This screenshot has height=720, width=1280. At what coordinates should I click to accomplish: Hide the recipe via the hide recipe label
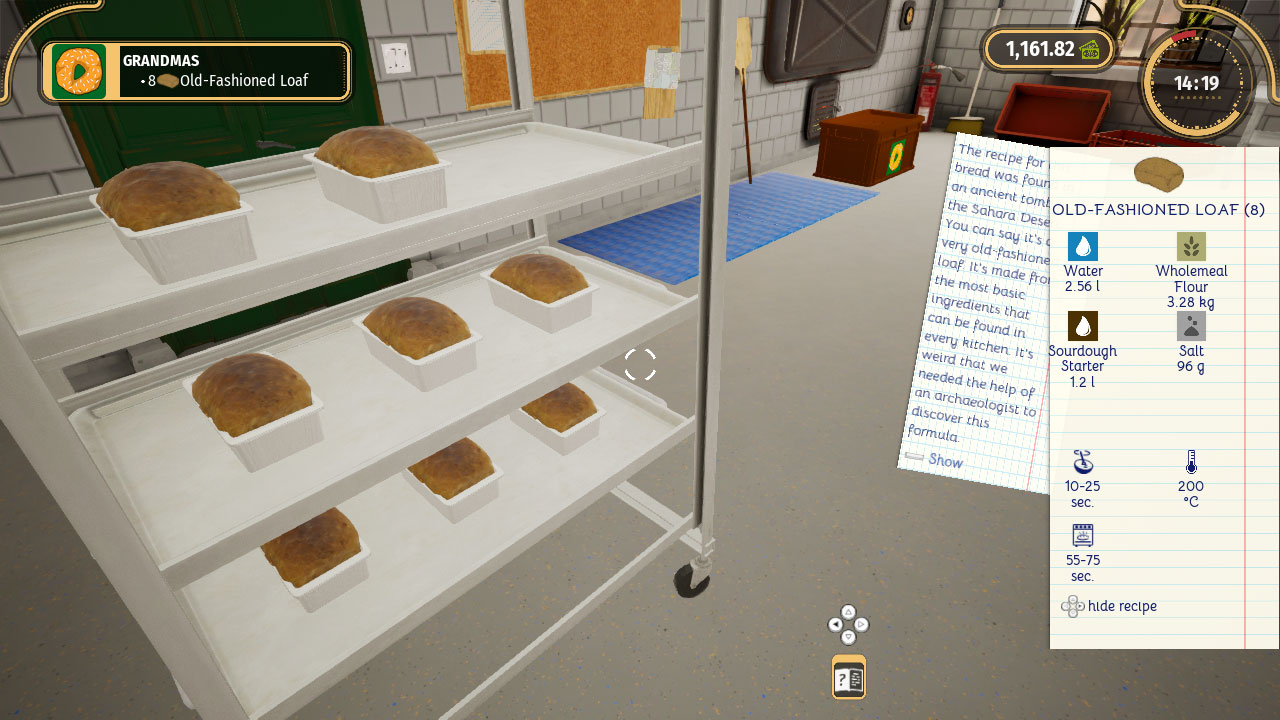tap(1120, 606)
